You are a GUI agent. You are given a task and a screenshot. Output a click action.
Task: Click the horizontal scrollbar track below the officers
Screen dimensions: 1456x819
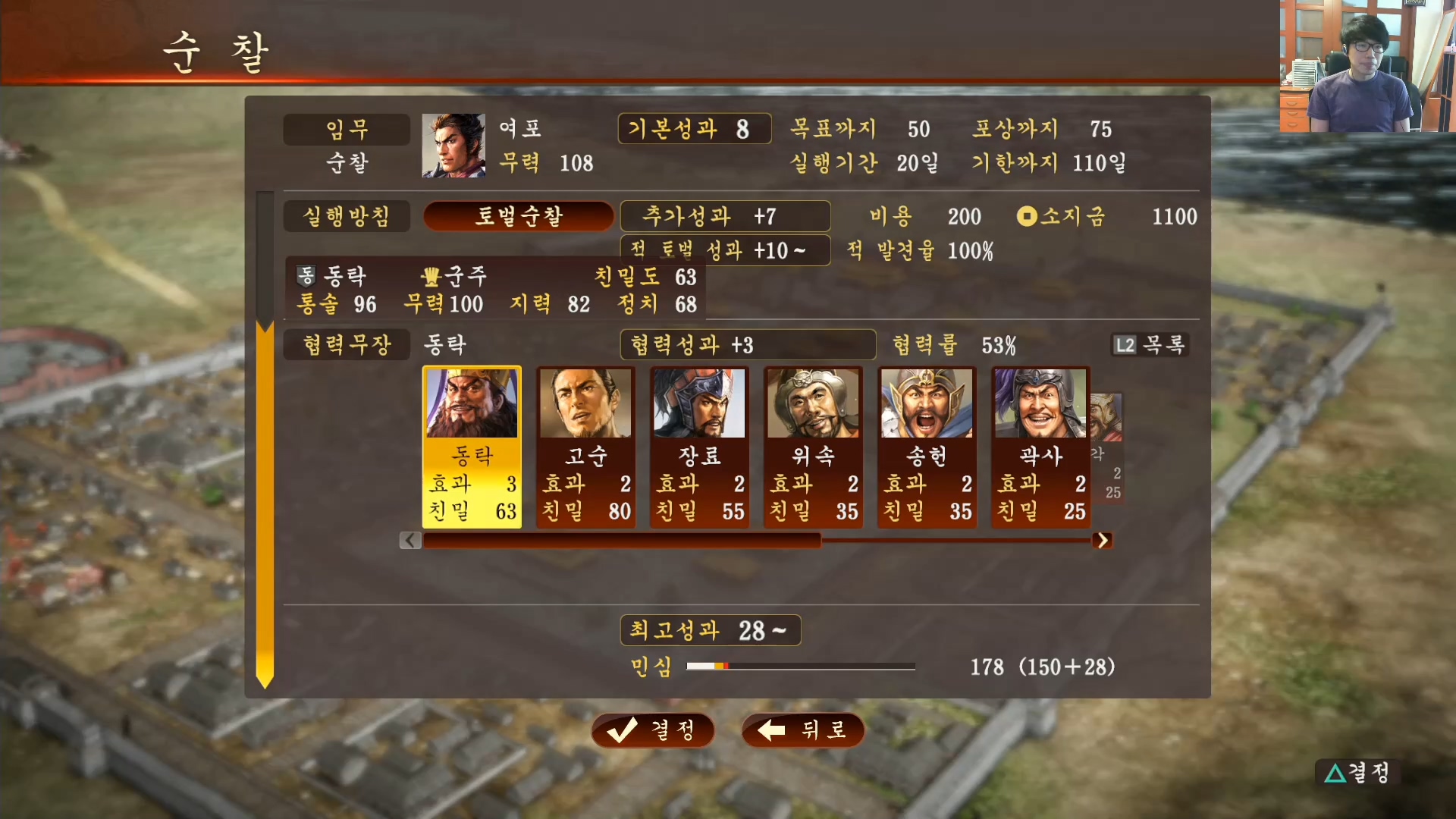pyautogui.click(x=758, y=540)
